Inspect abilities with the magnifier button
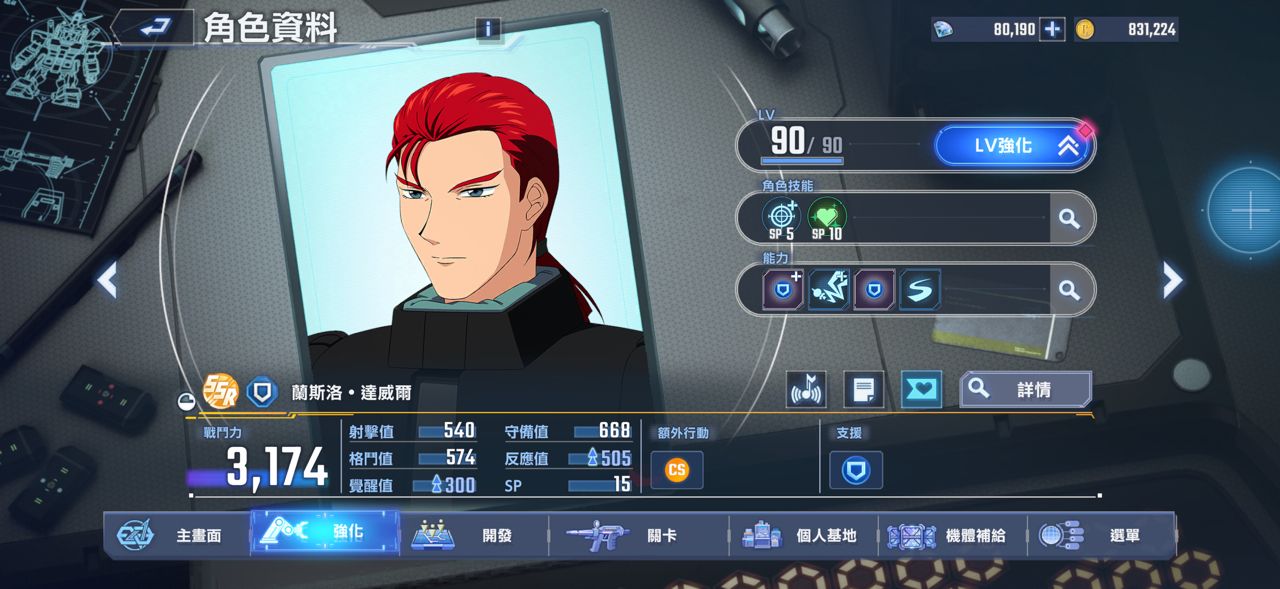Screen dimensions: 1280x589 [1070, 290]
